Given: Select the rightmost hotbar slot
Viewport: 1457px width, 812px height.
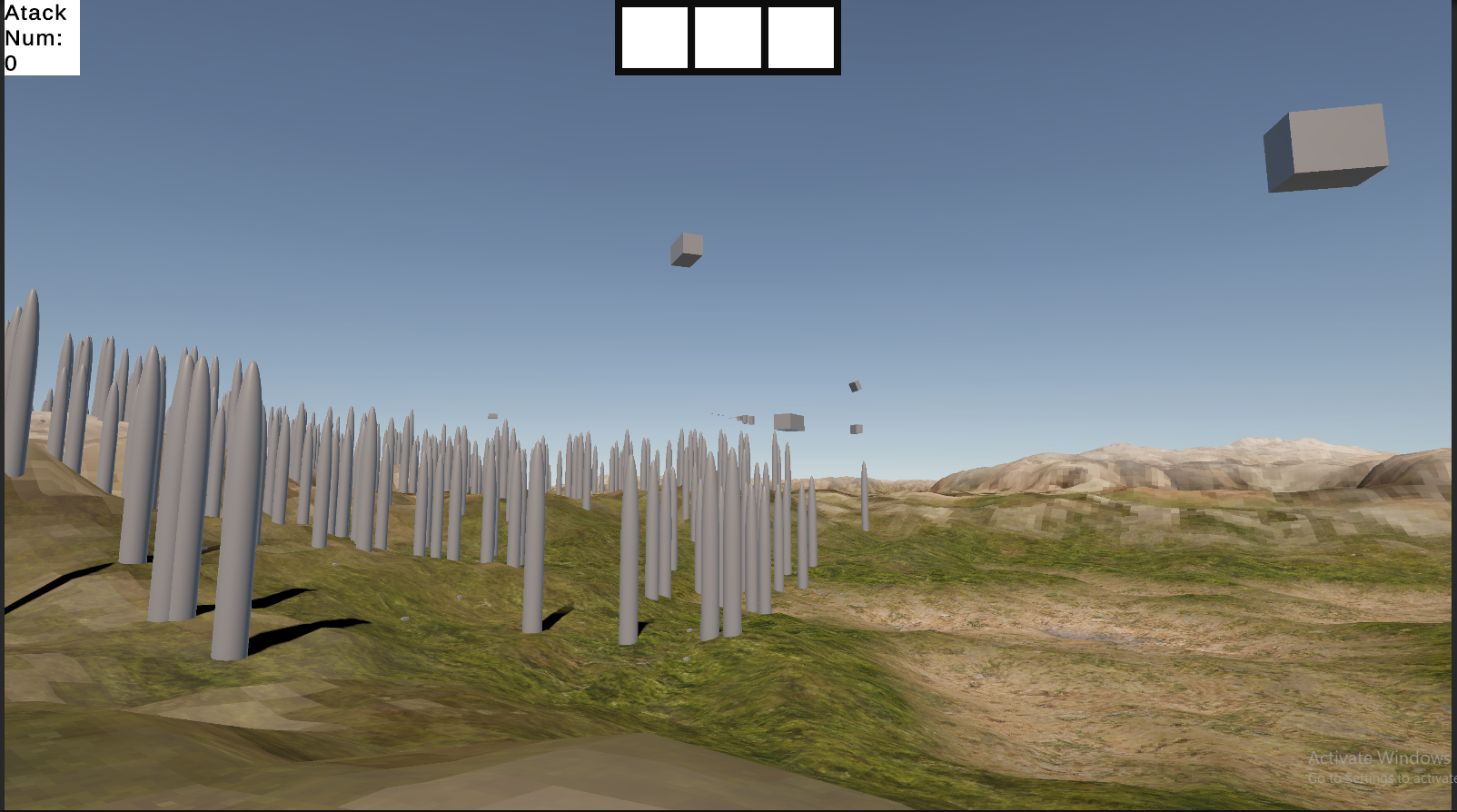Looking at the screenshot, I should click(800, 38).
